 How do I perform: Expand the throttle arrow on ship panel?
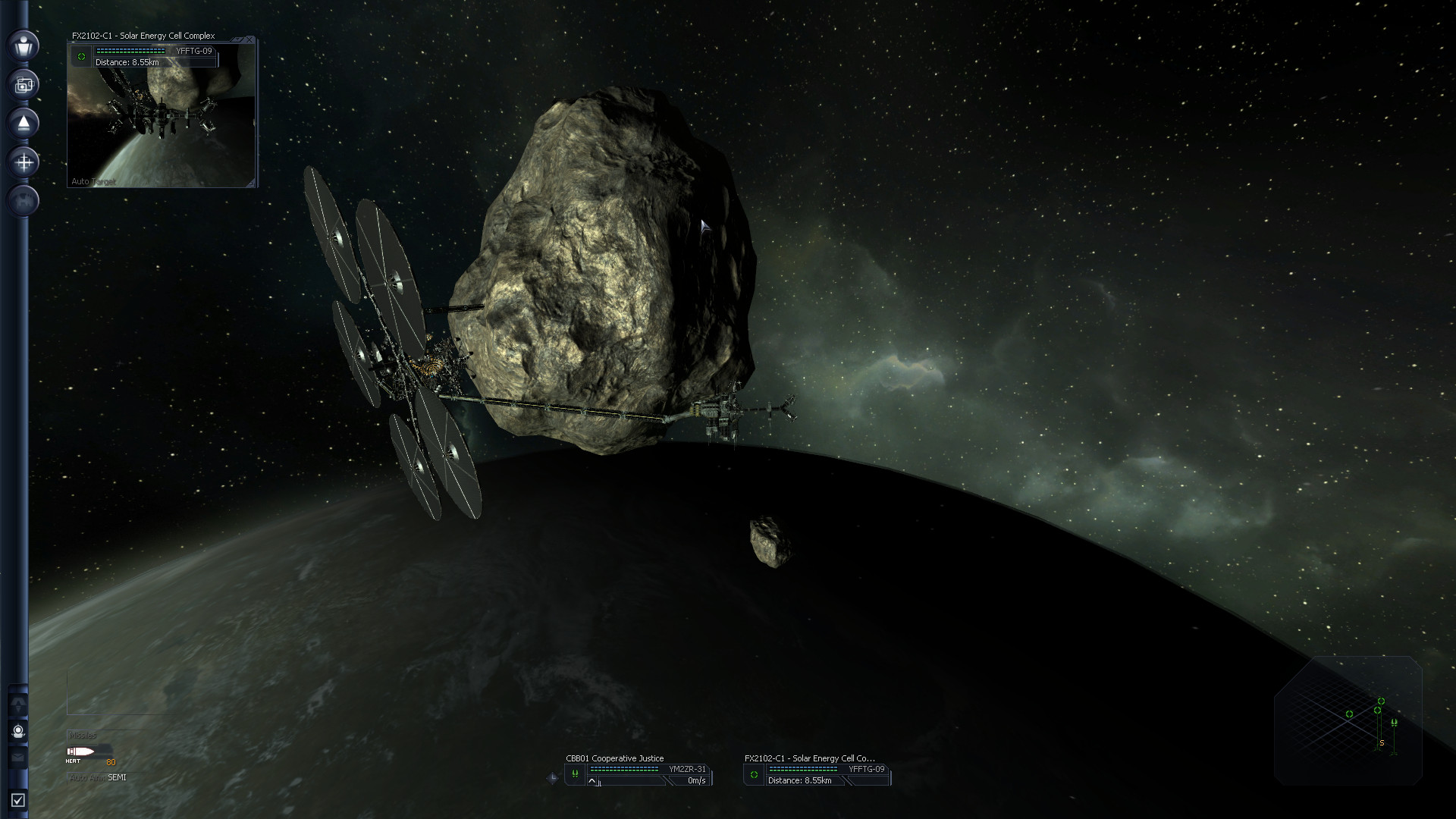coord(592,782)
